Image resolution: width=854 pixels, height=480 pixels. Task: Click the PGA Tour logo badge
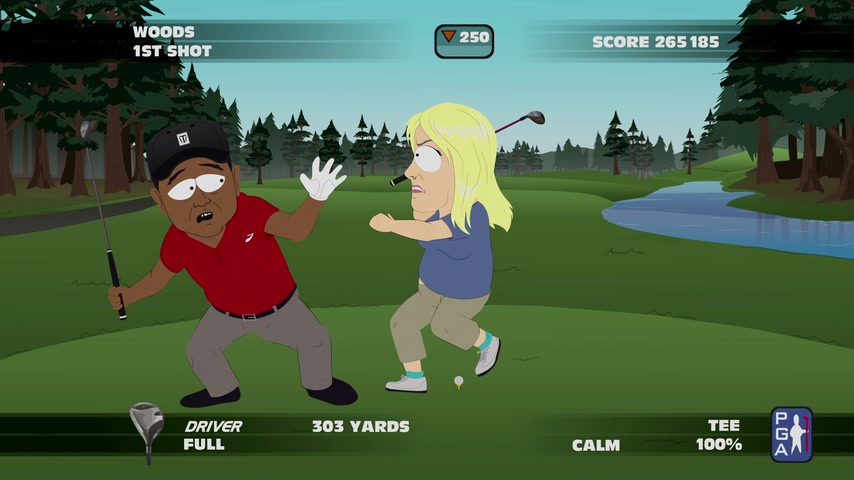(x=791, y=434)
